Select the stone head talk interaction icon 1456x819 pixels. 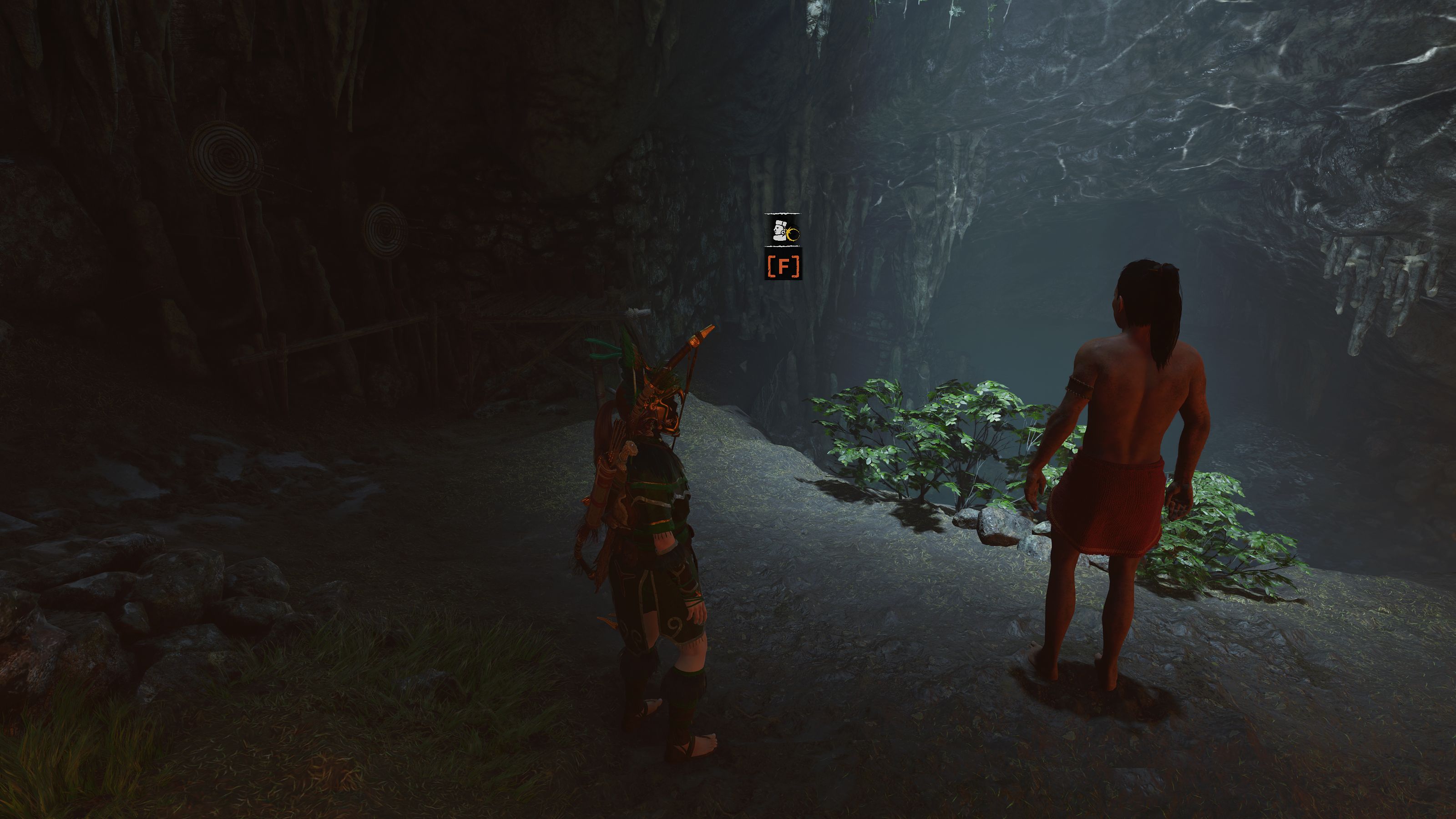[x=783, y=230]
